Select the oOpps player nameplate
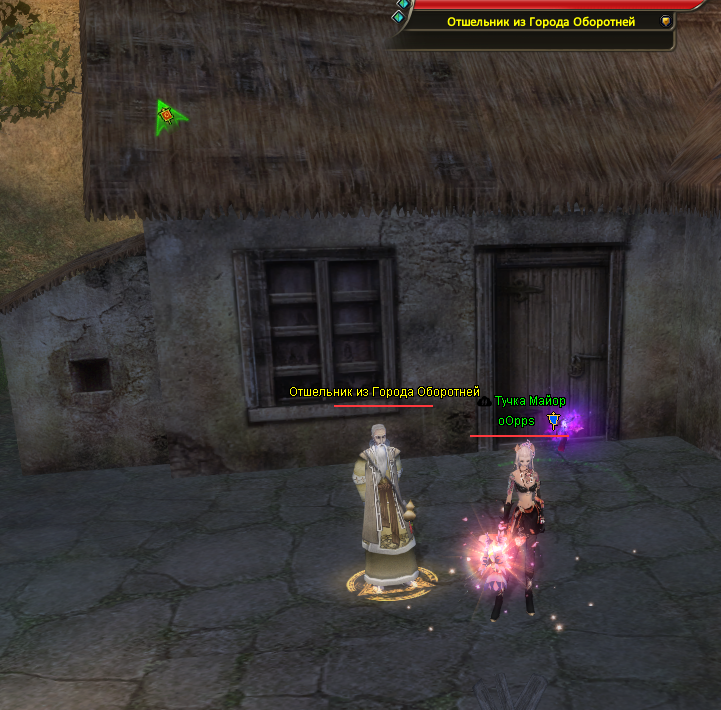This screenshot has width=721, height=710. click(x=516, y=421)
